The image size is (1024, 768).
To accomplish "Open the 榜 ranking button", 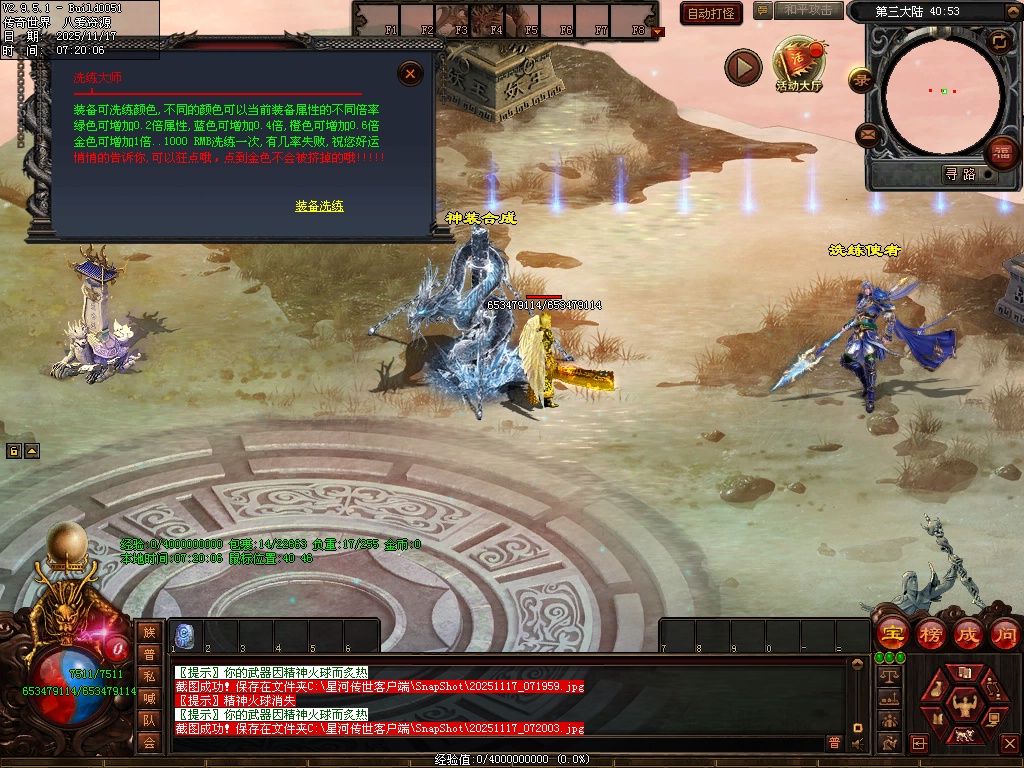I will (930, 633).
